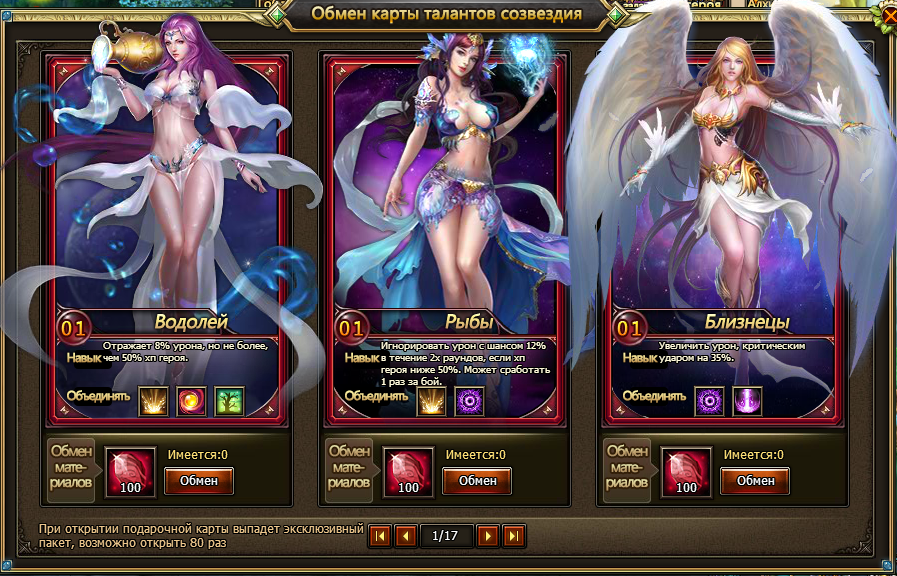Exchange materials for the Водолей card

[199, 480]
